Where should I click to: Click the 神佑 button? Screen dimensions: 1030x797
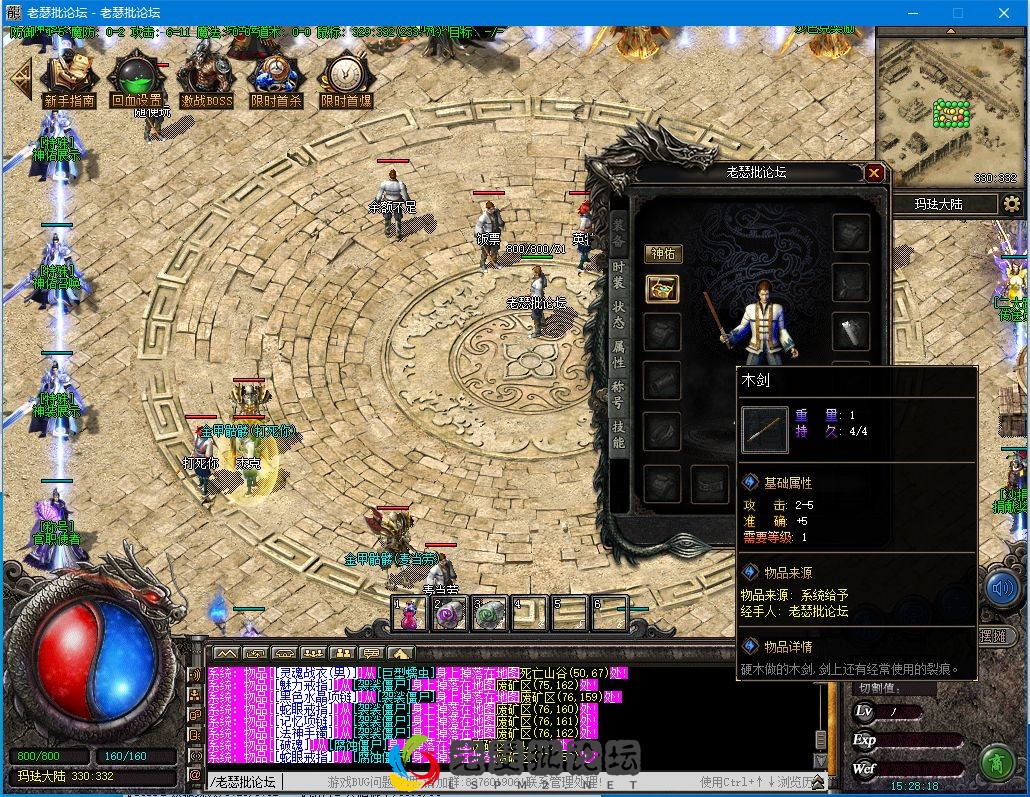click(x=662, y=254)
